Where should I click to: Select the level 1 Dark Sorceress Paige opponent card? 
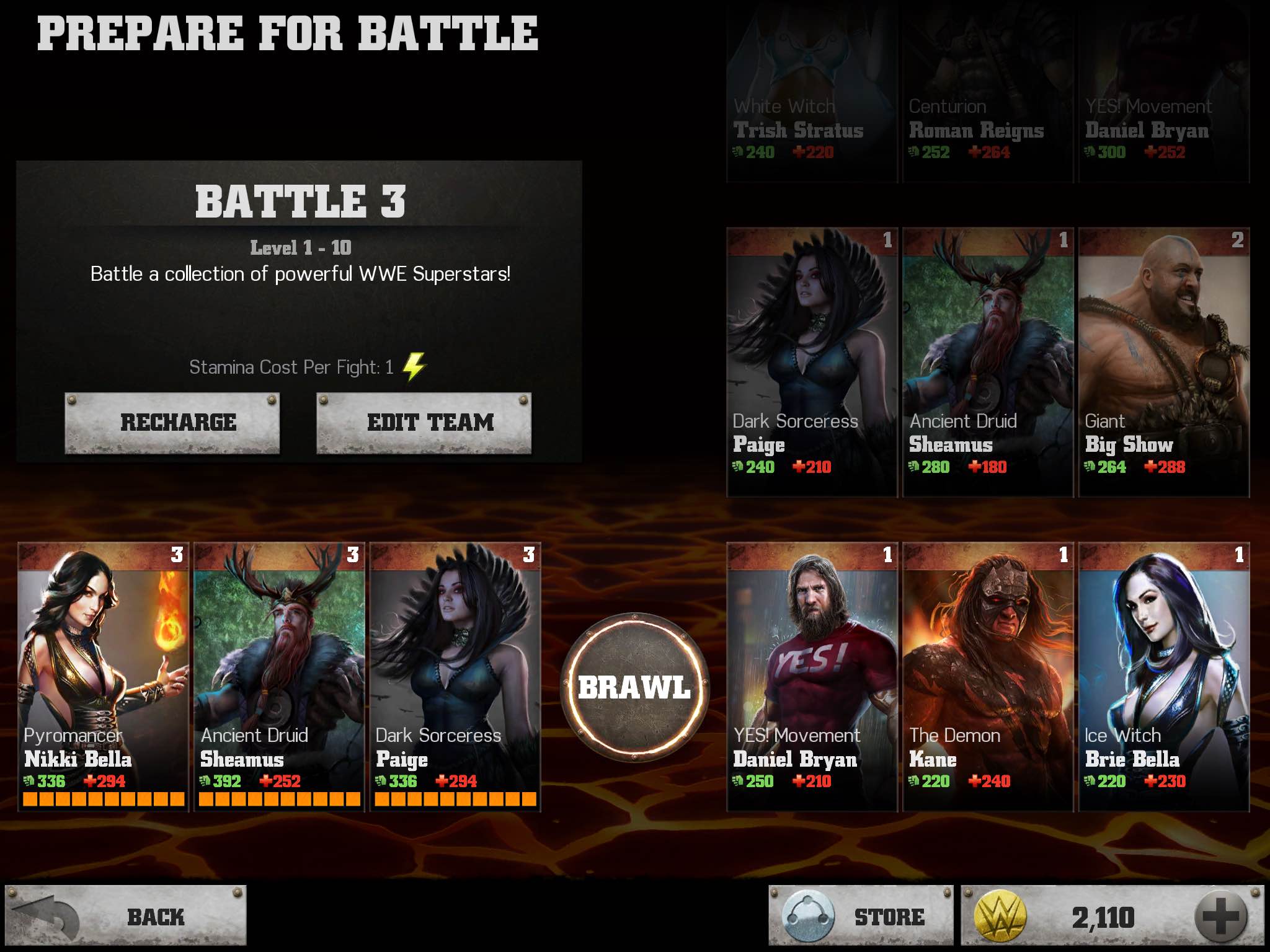[x=812, y=362]
